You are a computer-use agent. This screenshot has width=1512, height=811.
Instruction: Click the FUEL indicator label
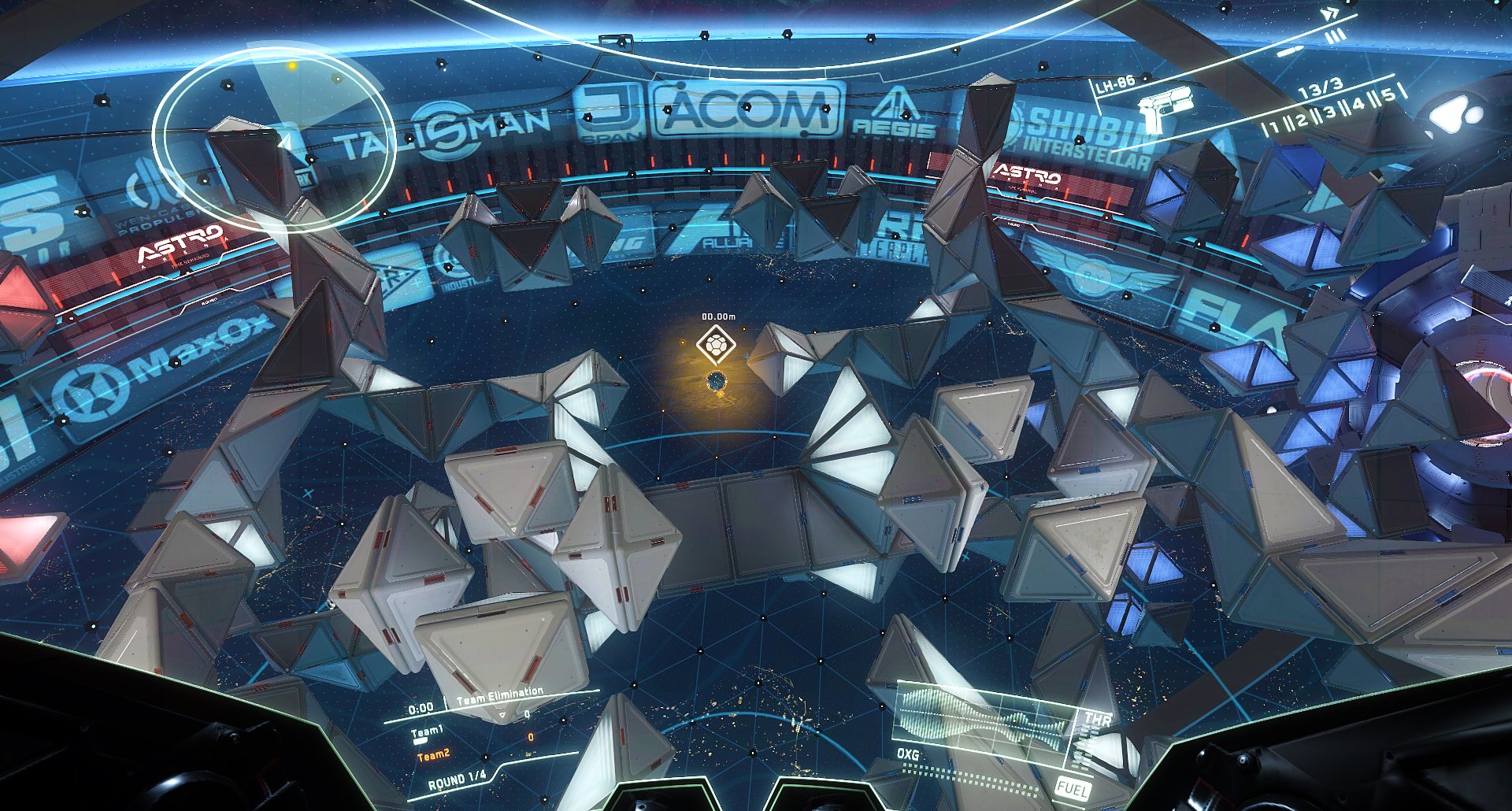pyautogui.click(x=1071, y=787)
